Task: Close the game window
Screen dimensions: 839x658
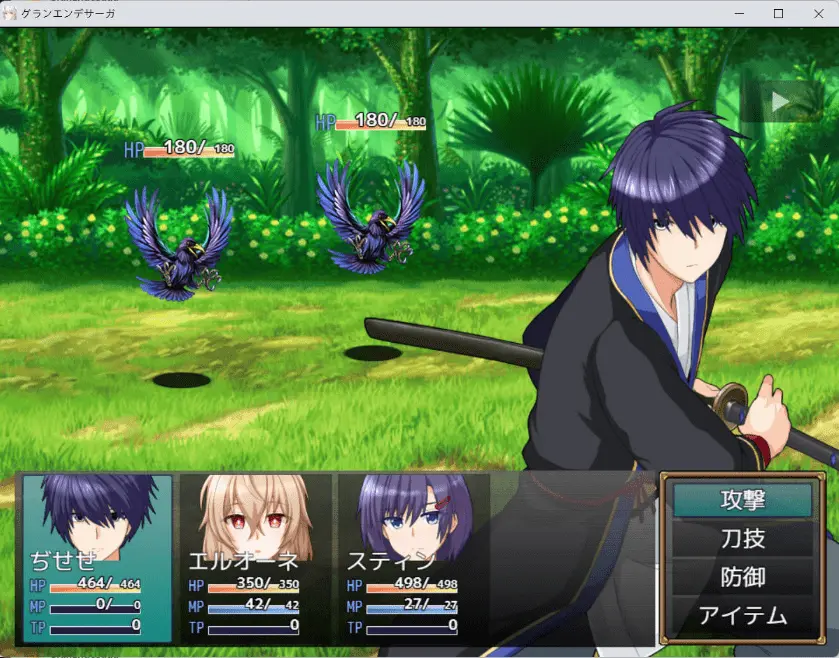Action: pos(816,13)
